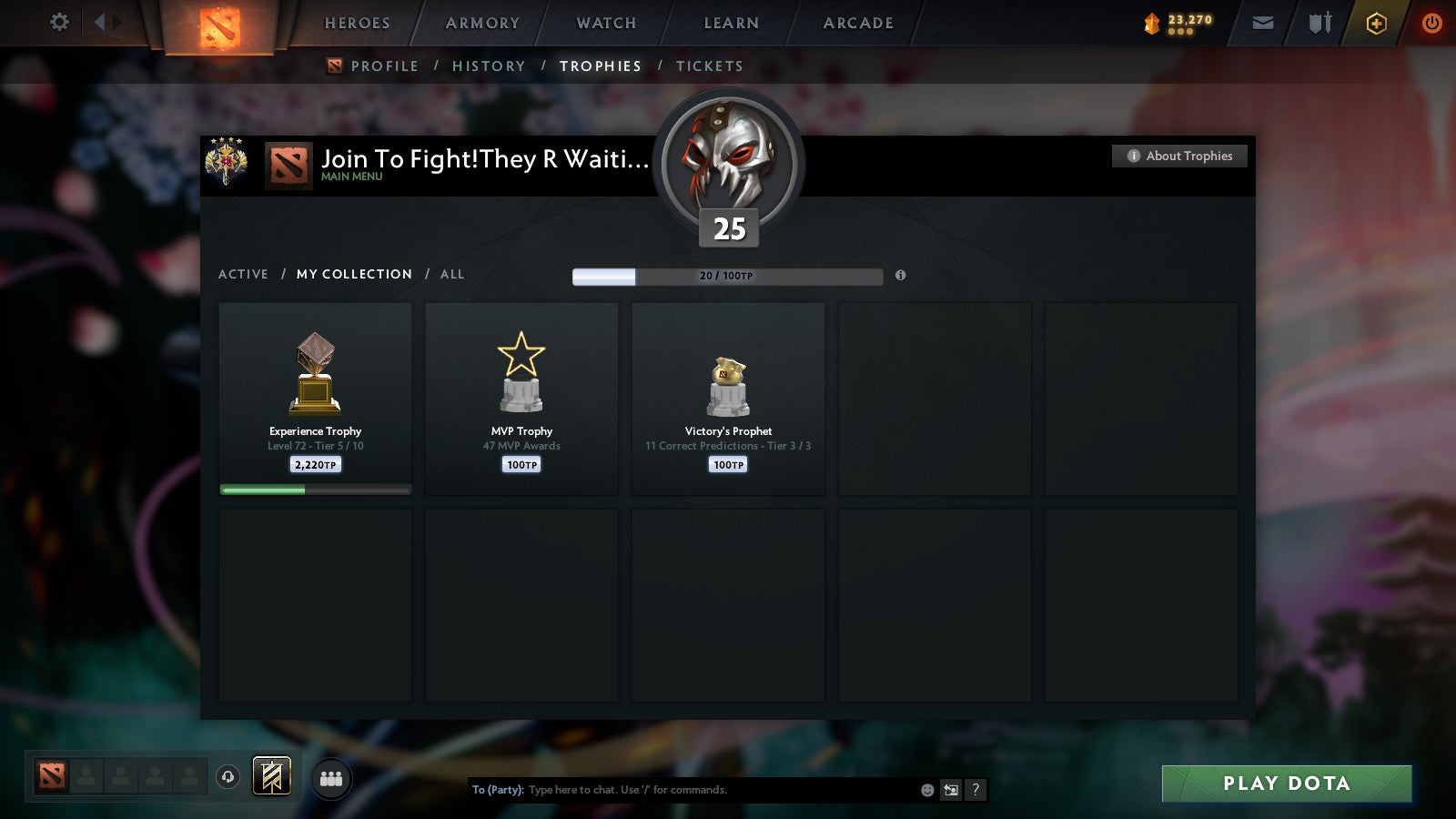Open the mail/notifications inbox icon
Screen dimensions: 1456x819
(1262, 23)
